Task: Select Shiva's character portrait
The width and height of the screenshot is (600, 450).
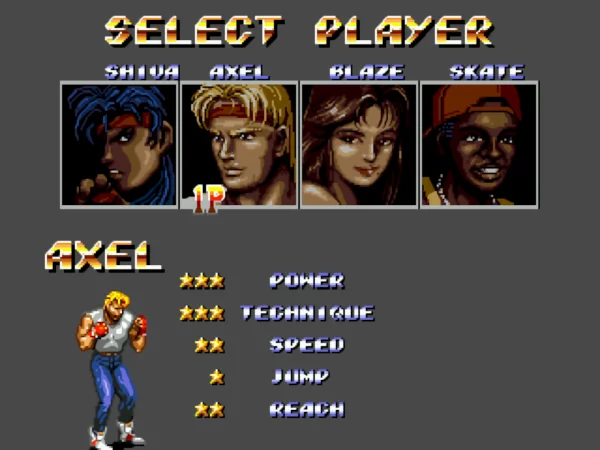Action: tap(119, 145)
